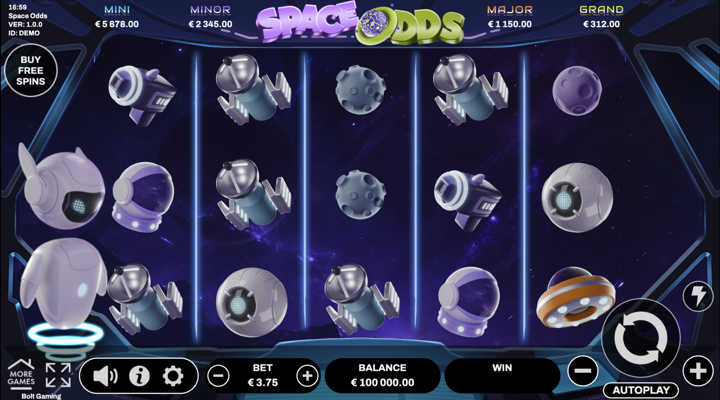Toggle fullscreen with the expand arrows icon

[x=58, y=376]
